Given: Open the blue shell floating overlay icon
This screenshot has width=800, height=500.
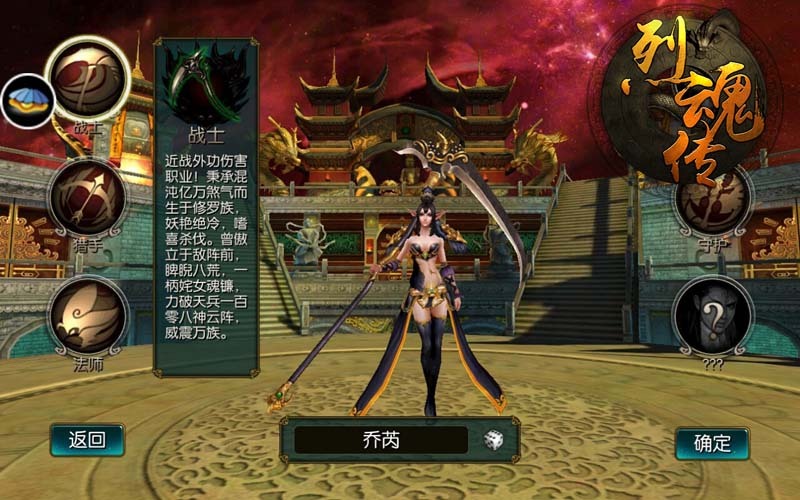Looking at the screenshot, I should pos(25,101).
